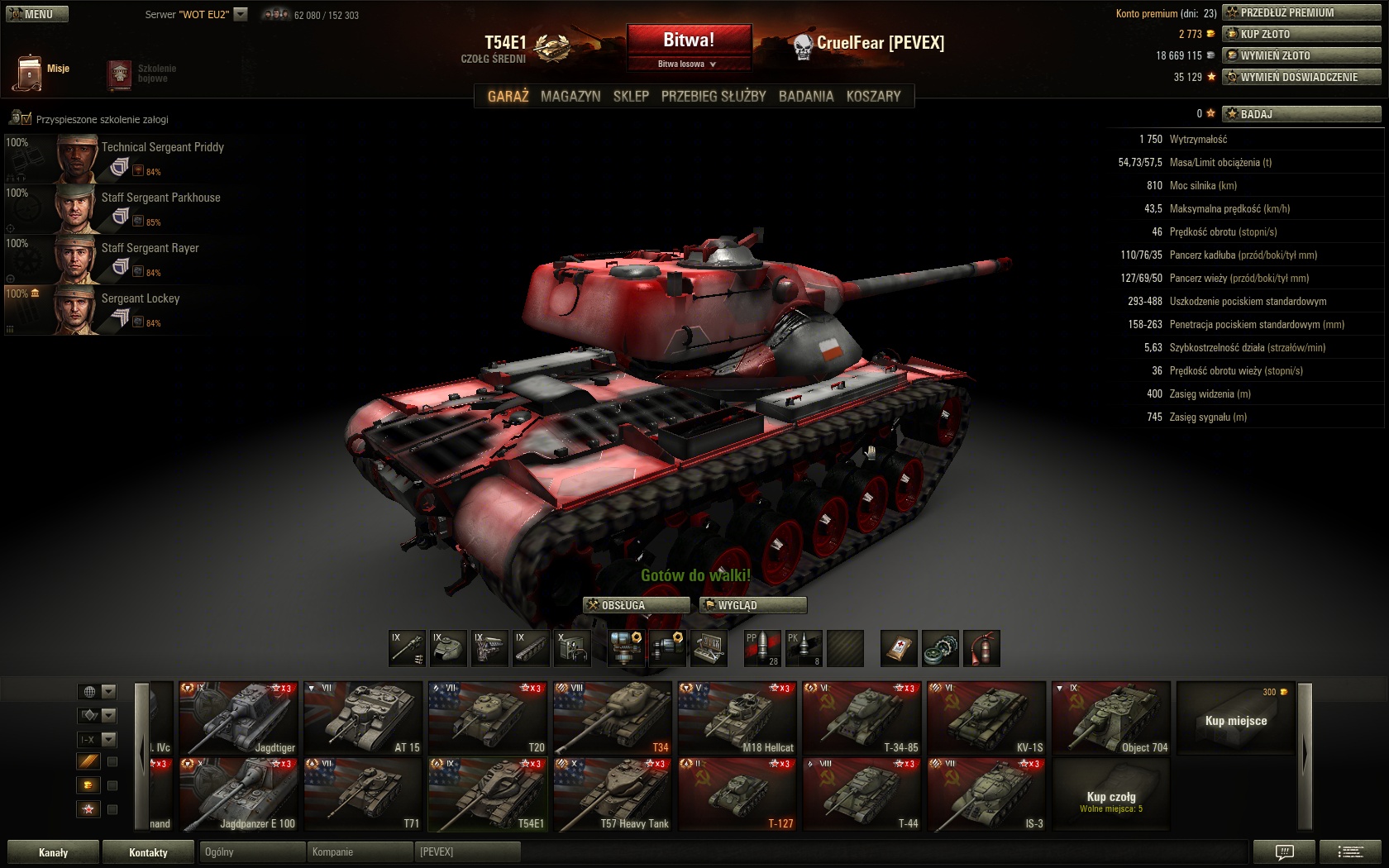Select the Jagdtiger in the tank carousel
Viewport: 1389px width, 868px height.
[238, 718]
